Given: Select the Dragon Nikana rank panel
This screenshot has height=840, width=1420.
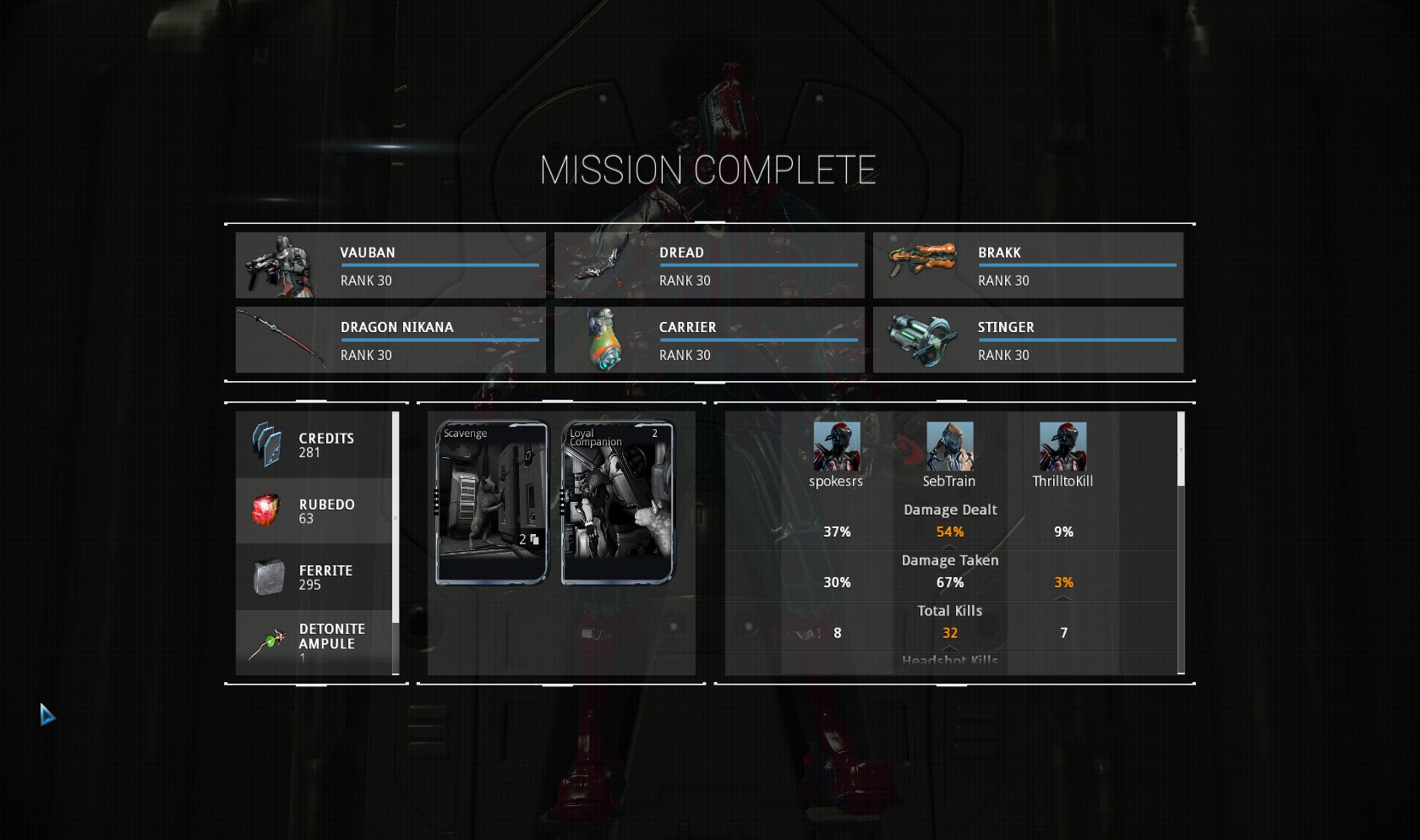Looking at the screenshot, I should [x=390, y=340].
